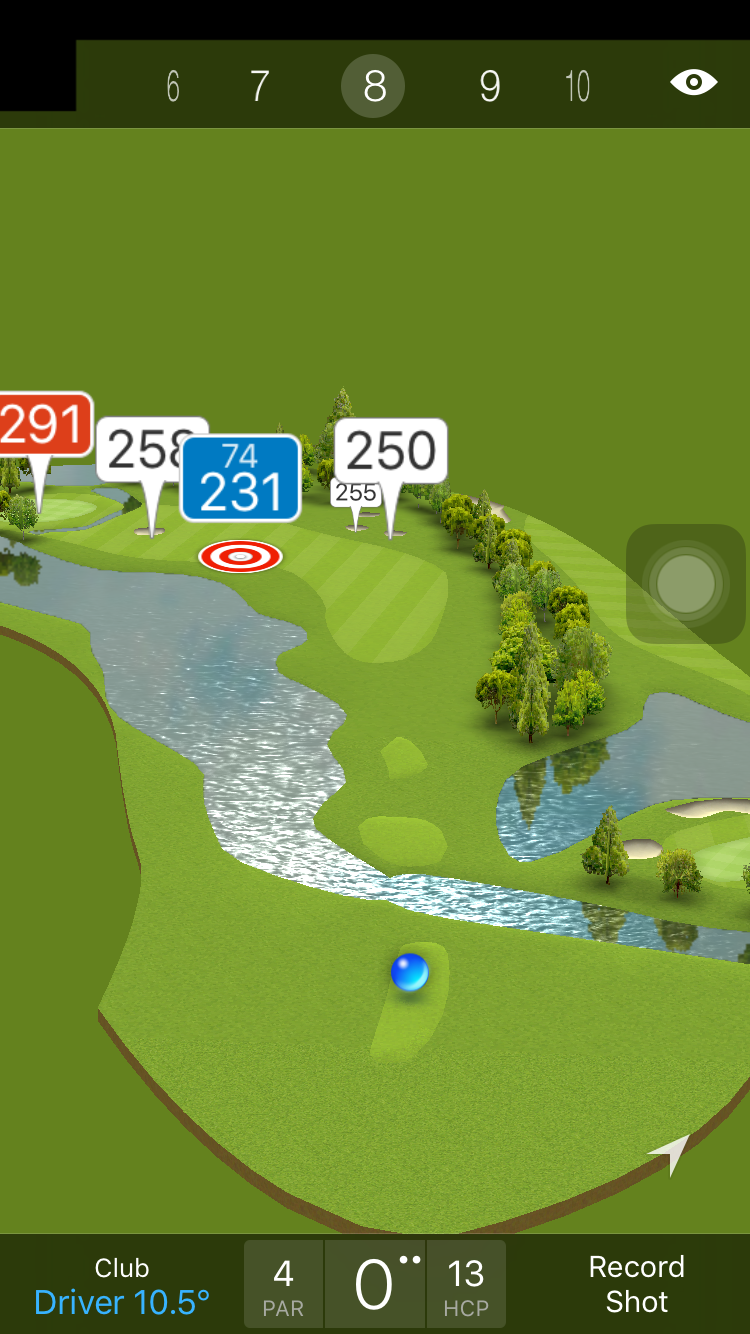Toggle the eye view icon

(693, 83)
